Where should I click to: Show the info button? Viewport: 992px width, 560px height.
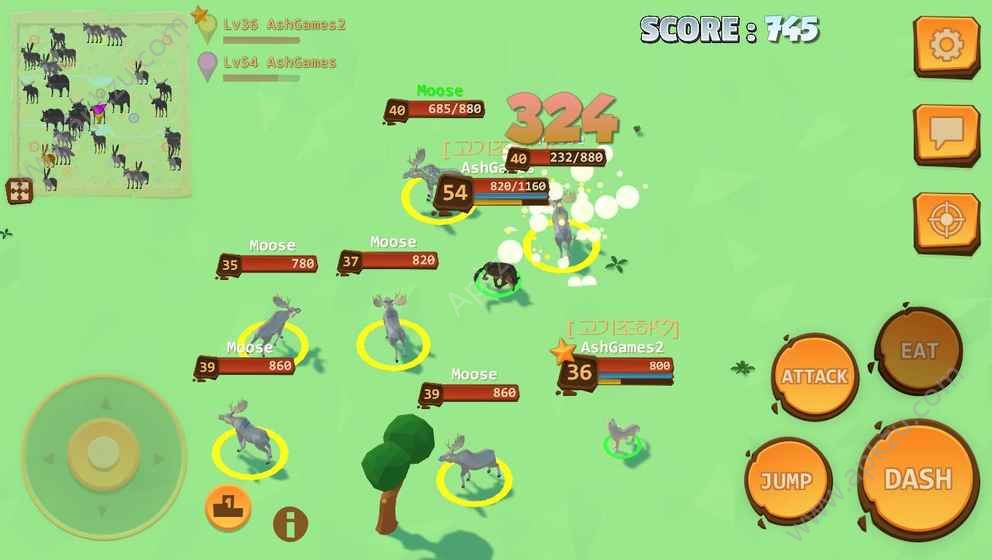pos(290,523)
